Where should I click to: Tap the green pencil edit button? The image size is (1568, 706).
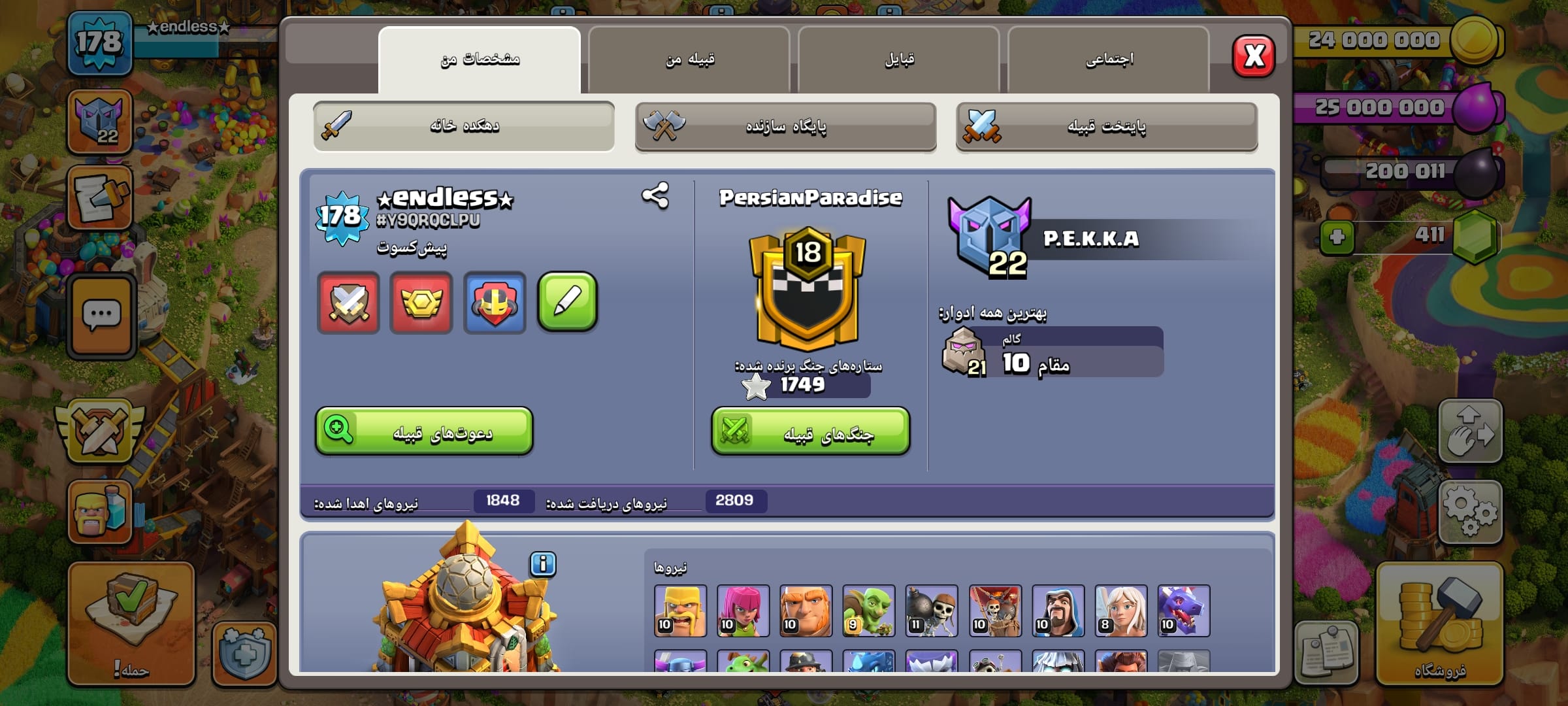(x=567, y=302)
